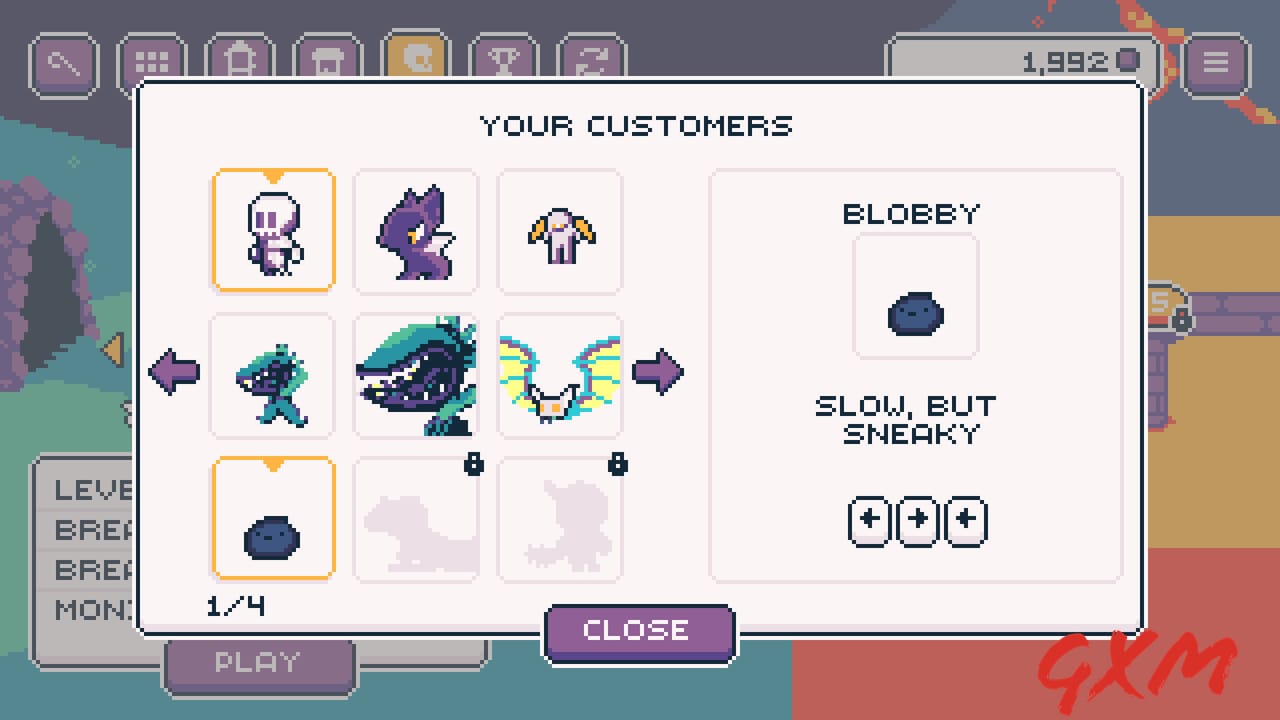Viewport: 1280px width, 720px height.
Task: Select the highlighted skull customers icon
Action: tap(416, 62)
